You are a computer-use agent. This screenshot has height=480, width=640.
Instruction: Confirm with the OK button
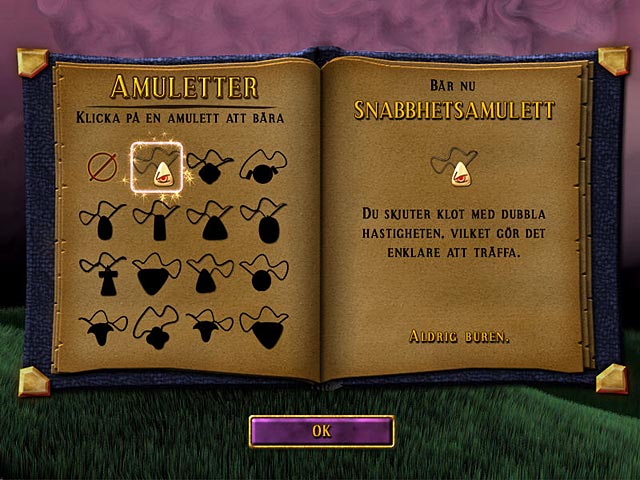point(321,431)
